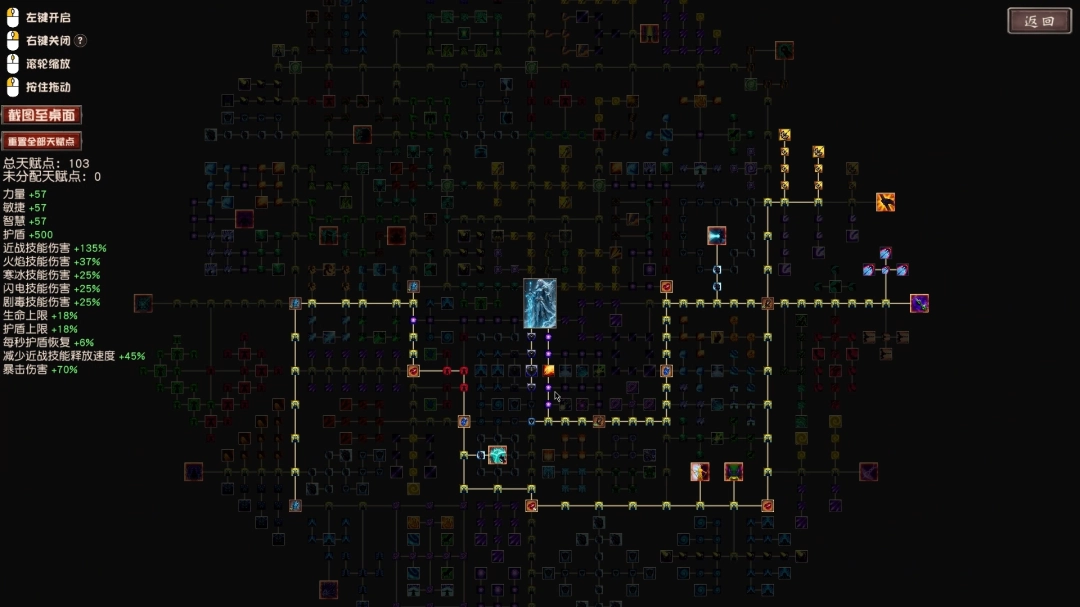Open the question mark help icon

[x=81, y=41]
